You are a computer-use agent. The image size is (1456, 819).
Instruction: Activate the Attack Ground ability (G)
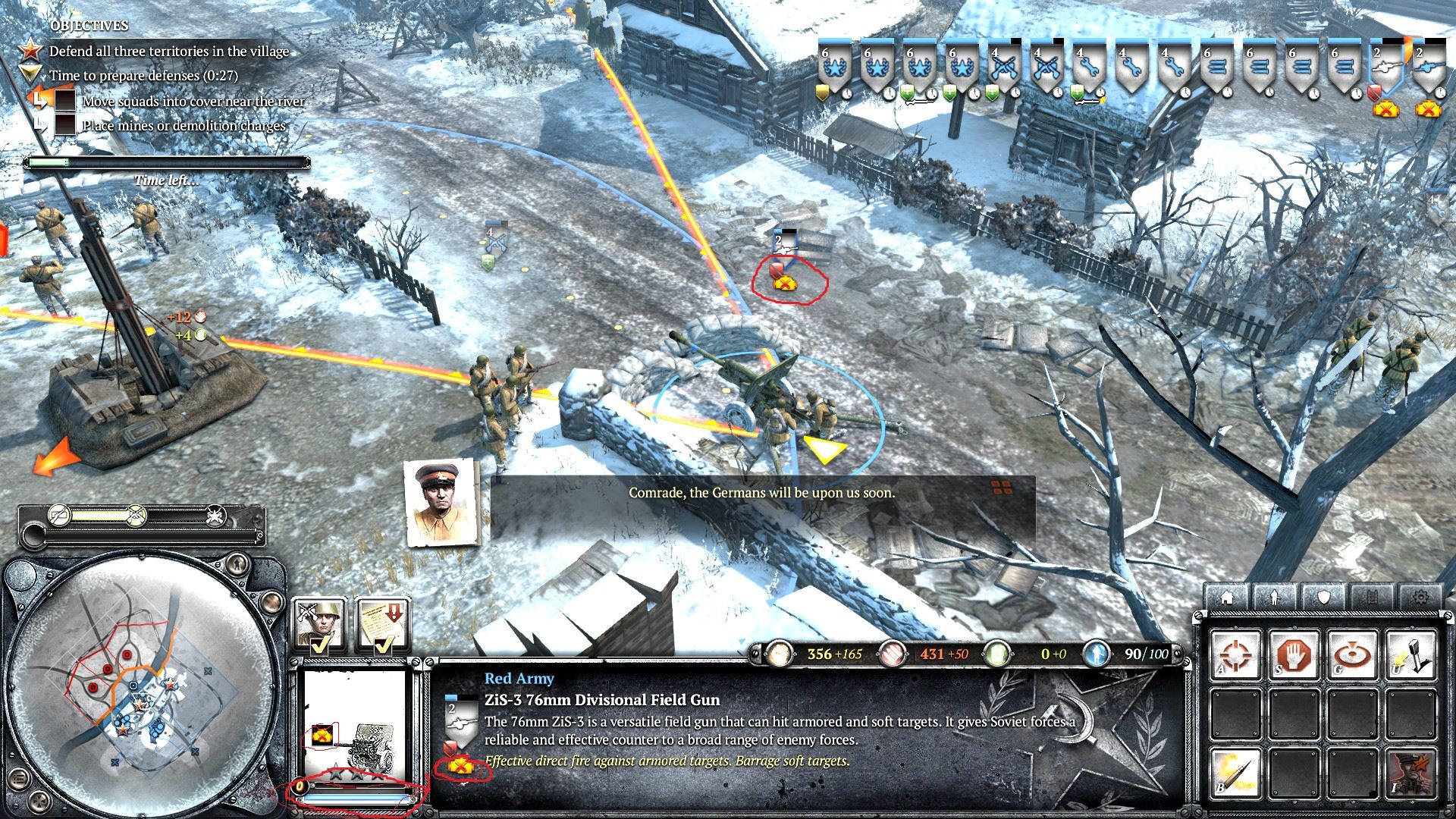click(1351, 656)
